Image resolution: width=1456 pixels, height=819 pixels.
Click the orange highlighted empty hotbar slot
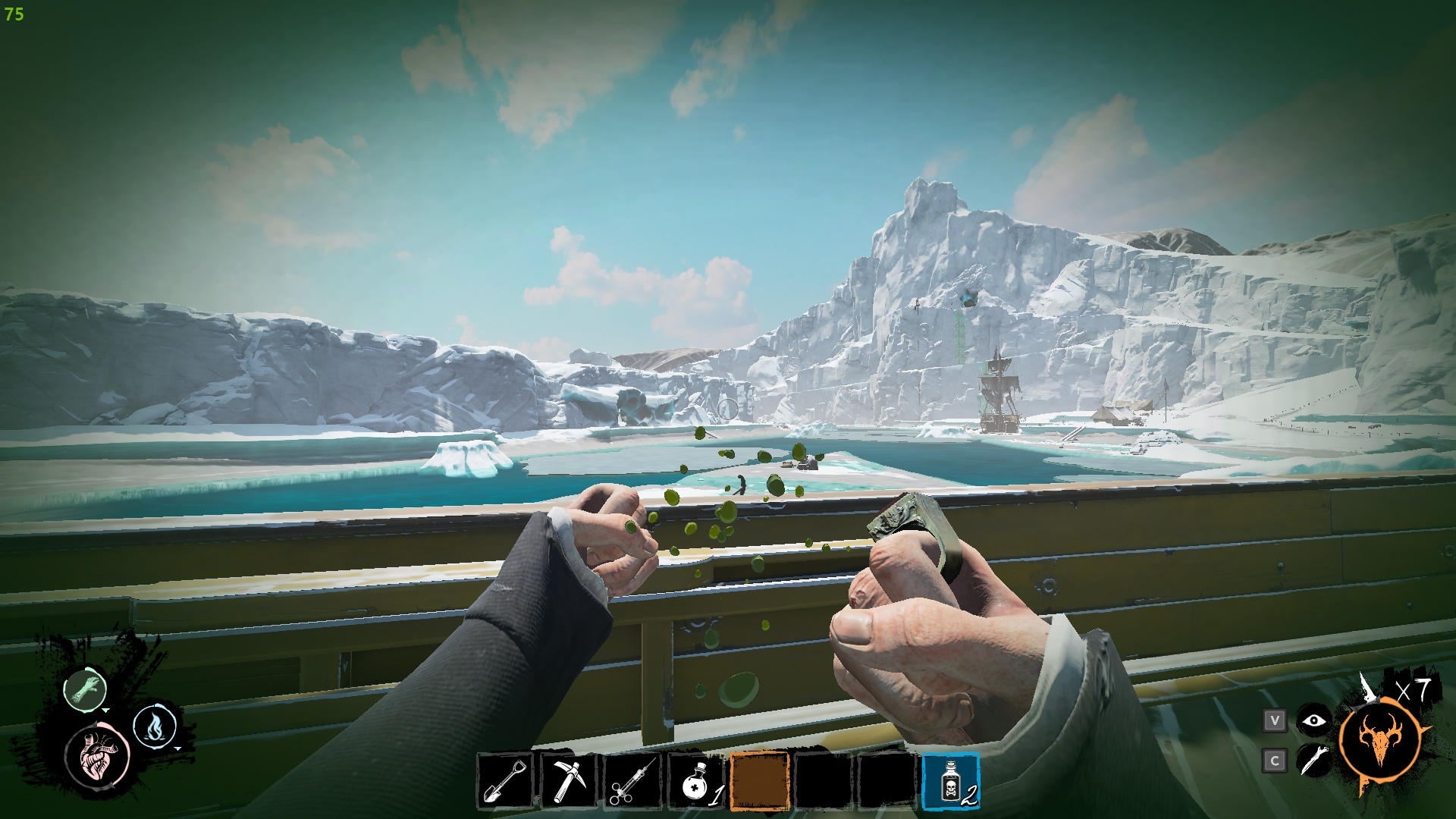[x=760, y=781]
